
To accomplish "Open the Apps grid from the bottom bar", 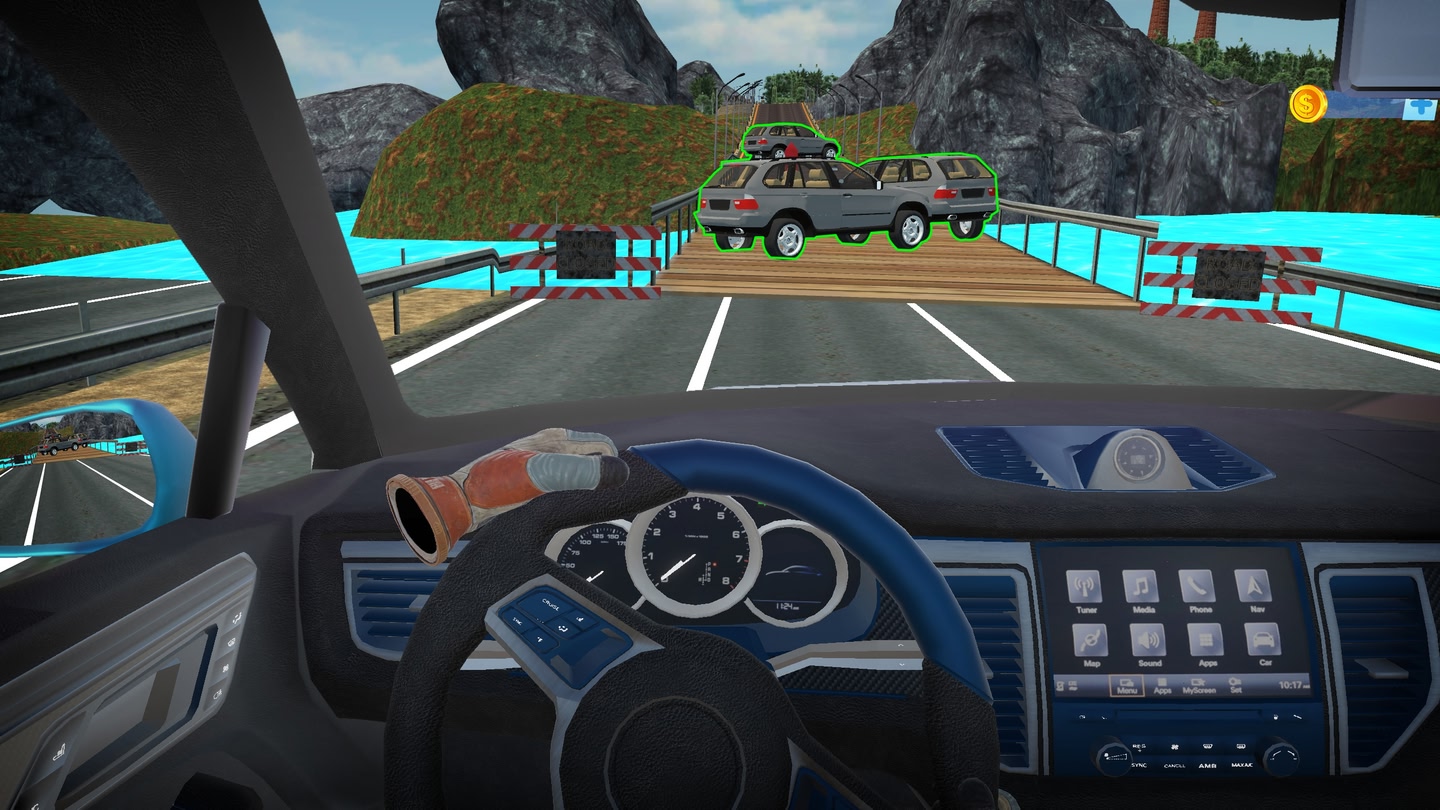I will click(1163, 686).
